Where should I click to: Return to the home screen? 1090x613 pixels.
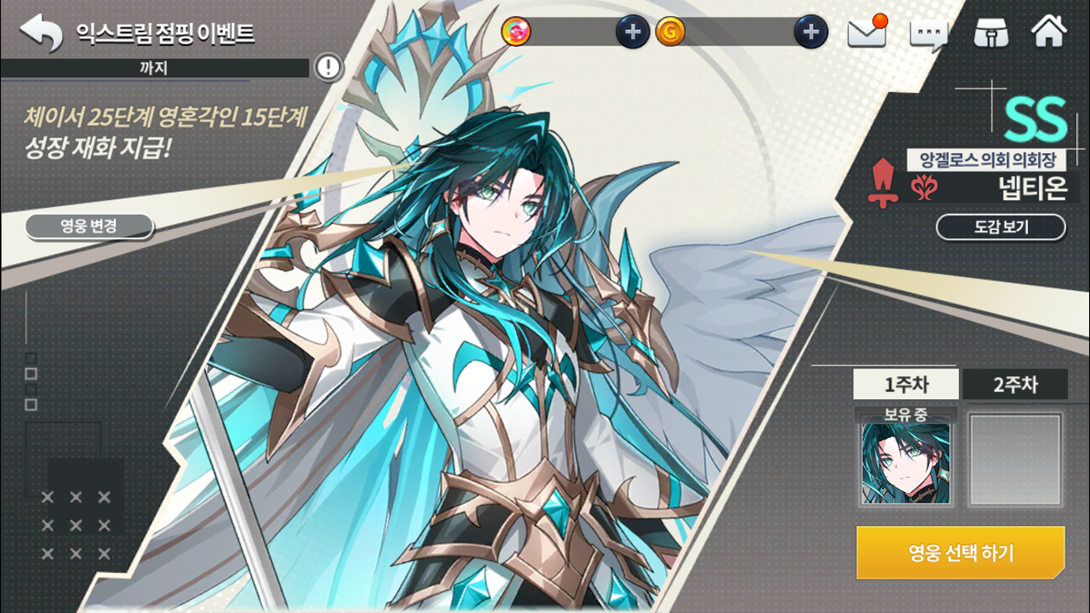(x=1049, y=31)
